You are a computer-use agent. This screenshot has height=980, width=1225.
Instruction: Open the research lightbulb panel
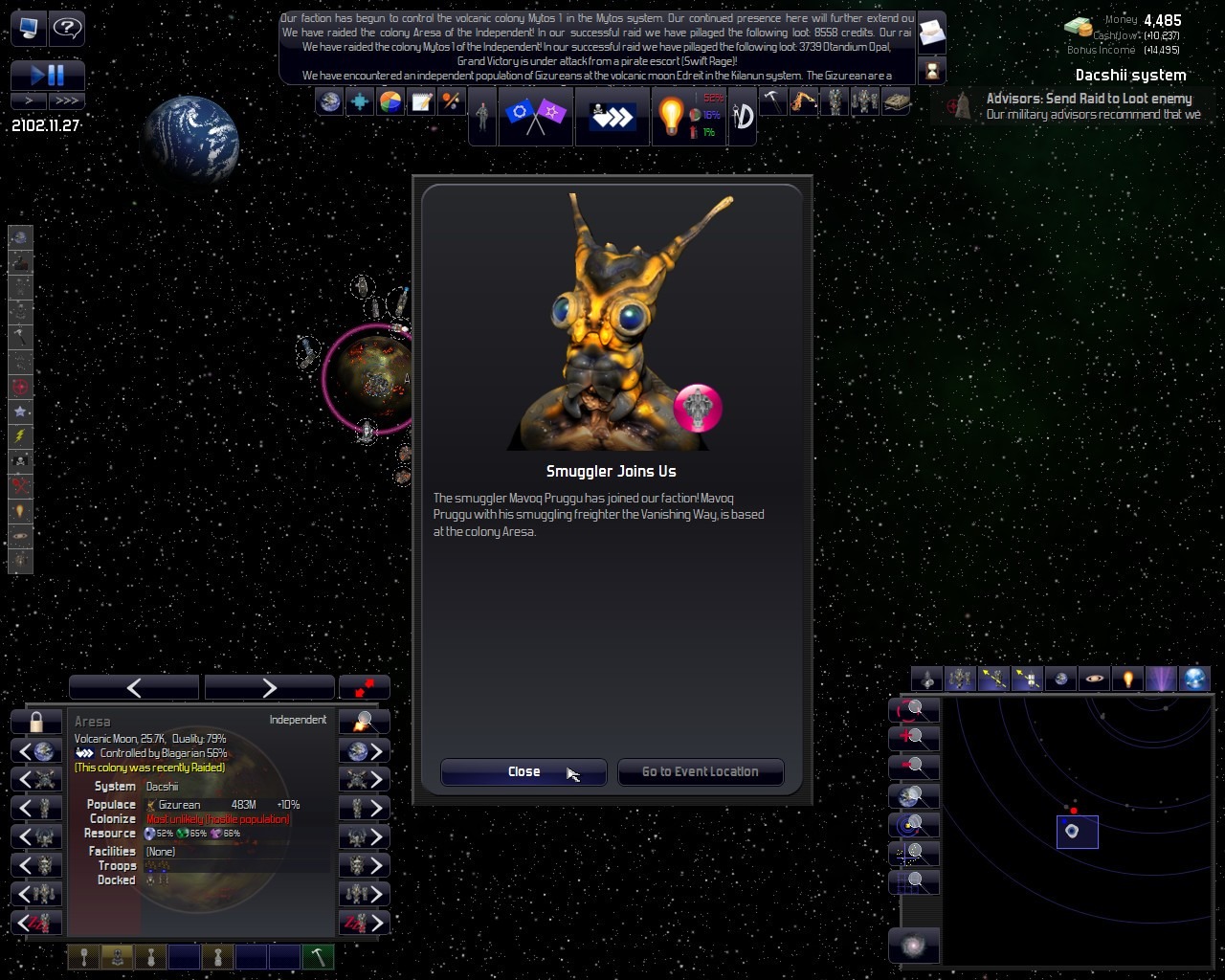point(671,116)
